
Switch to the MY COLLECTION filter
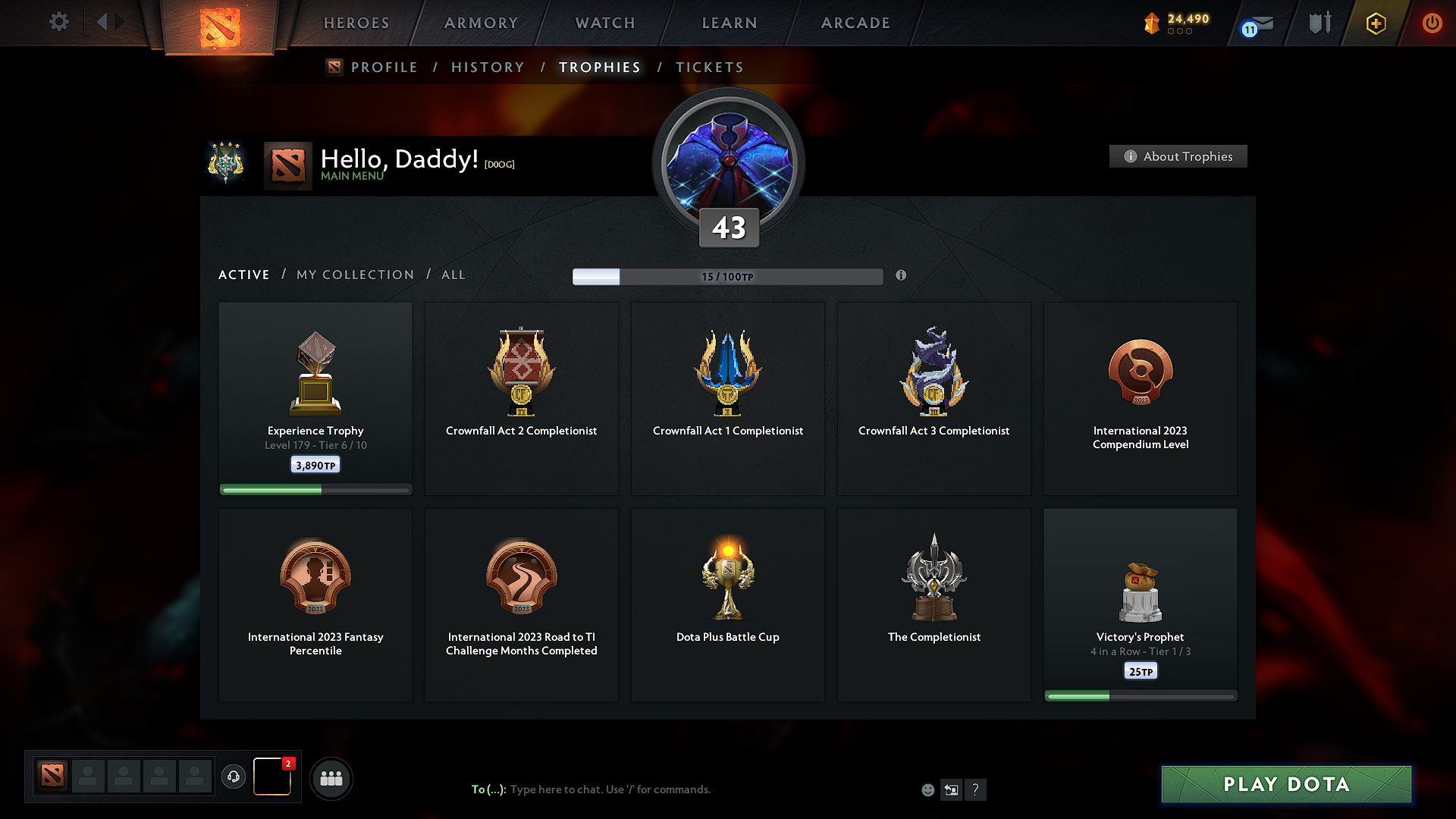point(354,275)
